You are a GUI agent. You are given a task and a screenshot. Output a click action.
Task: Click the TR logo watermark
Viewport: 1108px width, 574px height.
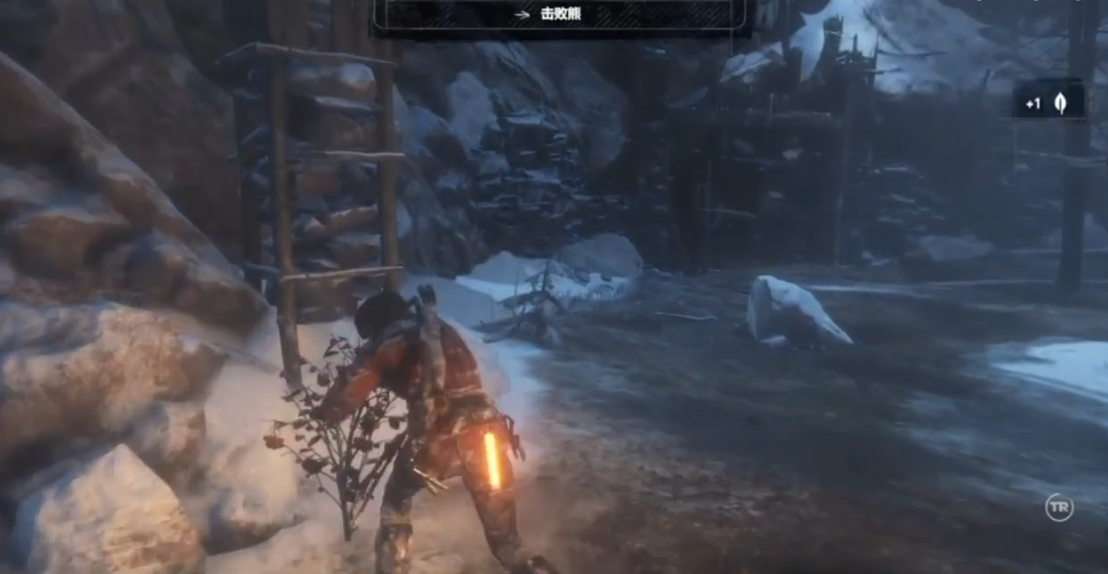click(x=1059, y=507)
